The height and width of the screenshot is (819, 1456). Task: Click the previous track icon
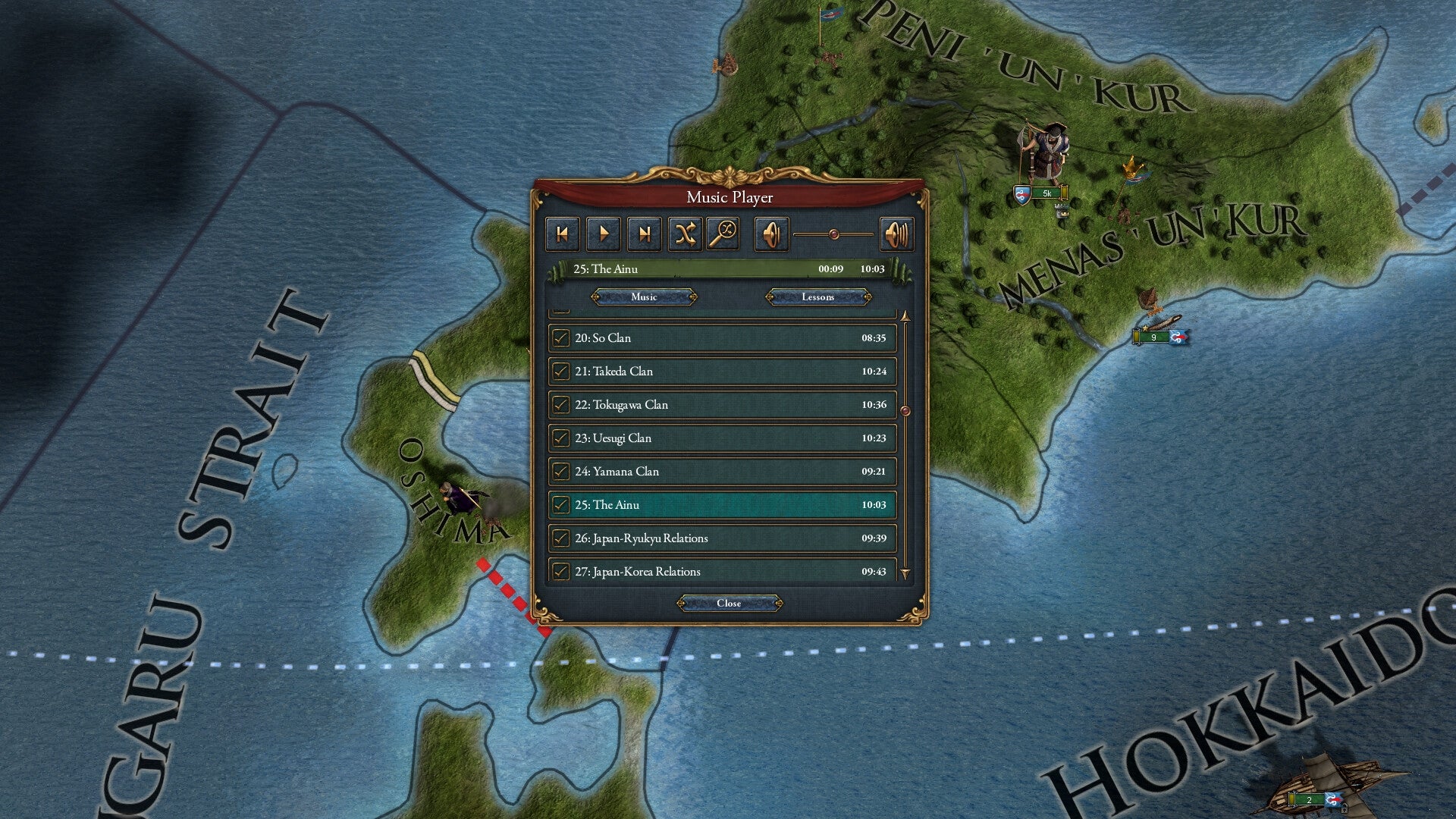click(562, 234)
